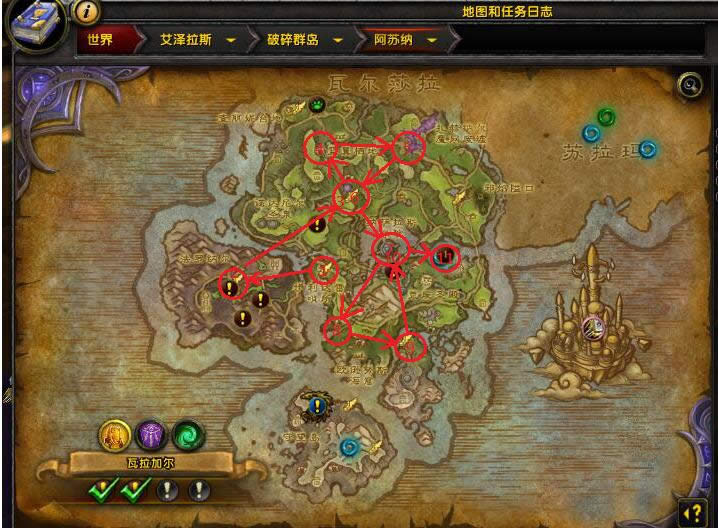Click the blue-ringed quest marker inside the red circle
This screenshot has height=528, width=718.
pyautogui.click(x=444, y=256)
